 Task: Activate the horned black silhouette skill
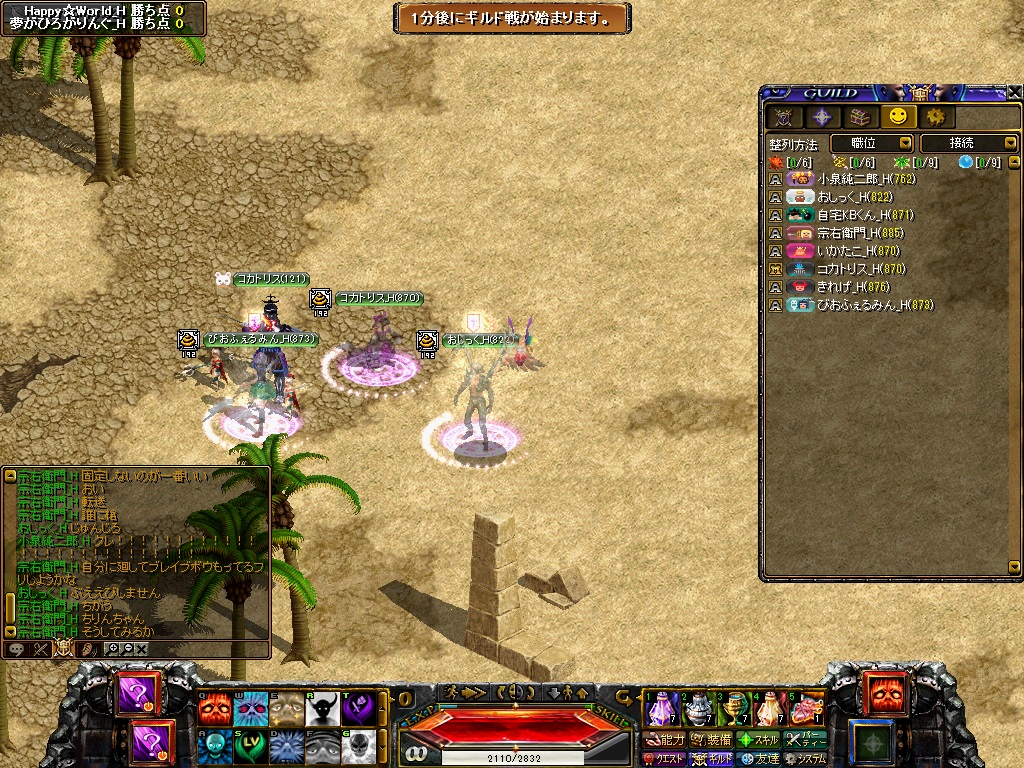(x=323, y=709)
